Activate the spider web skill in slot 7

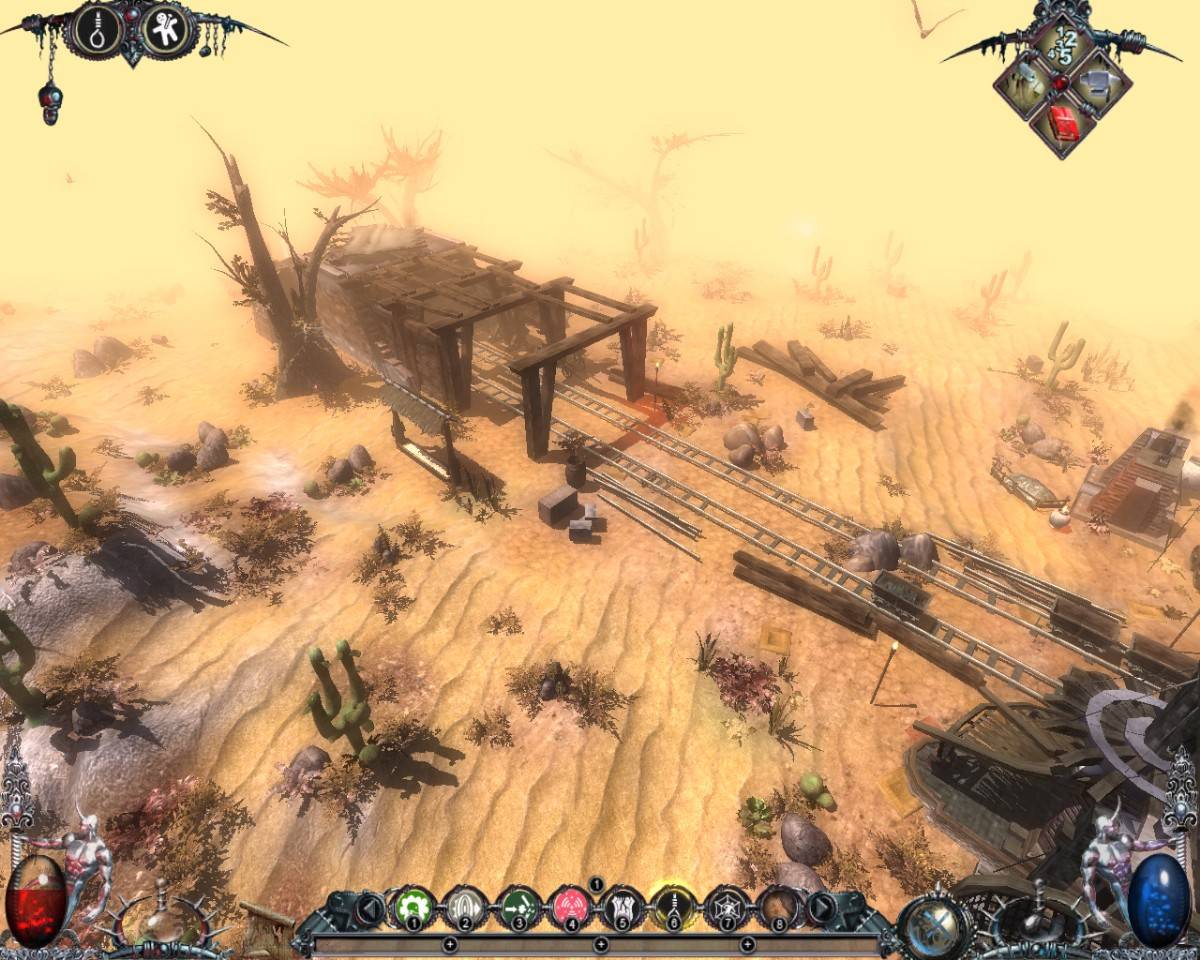[727, 908]
